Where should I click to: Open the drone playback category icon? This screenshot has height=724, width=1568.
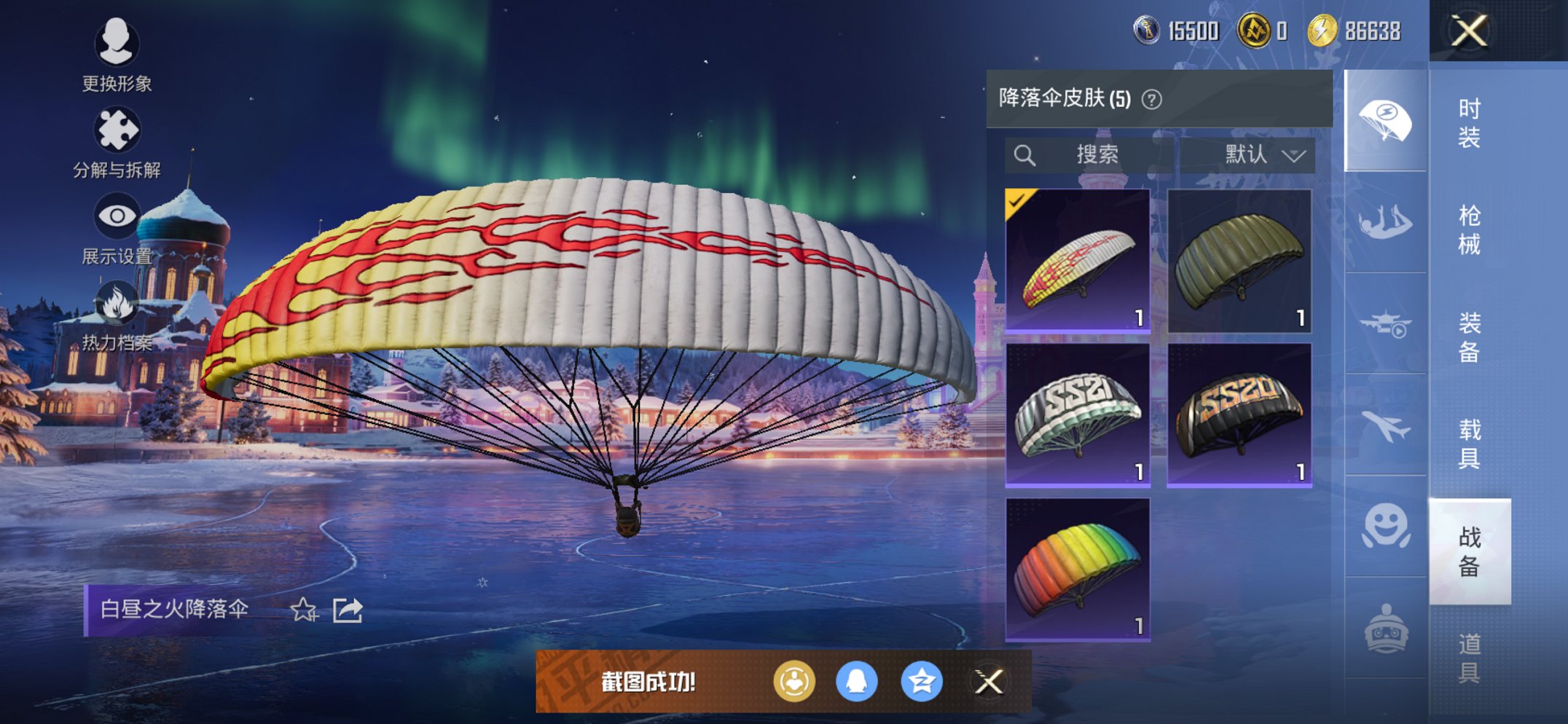coord(1386,320)
